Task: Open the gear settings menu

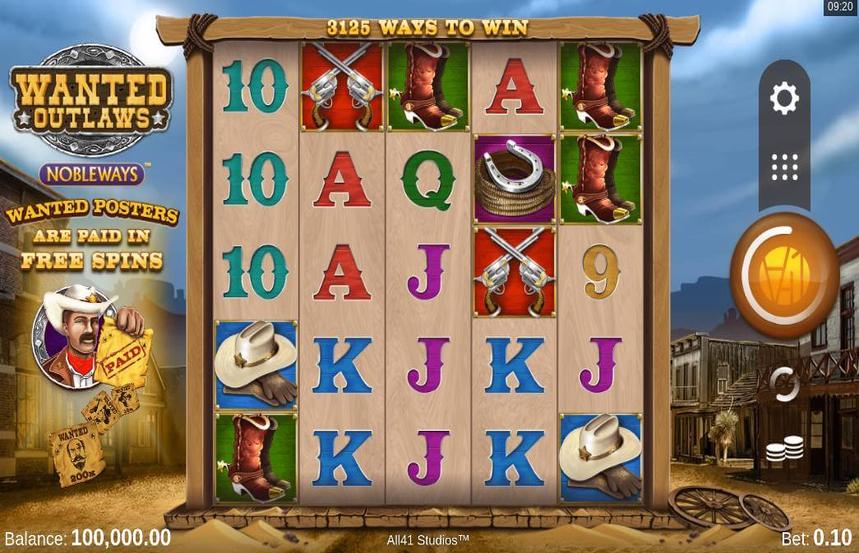Action: pos(784,98)
